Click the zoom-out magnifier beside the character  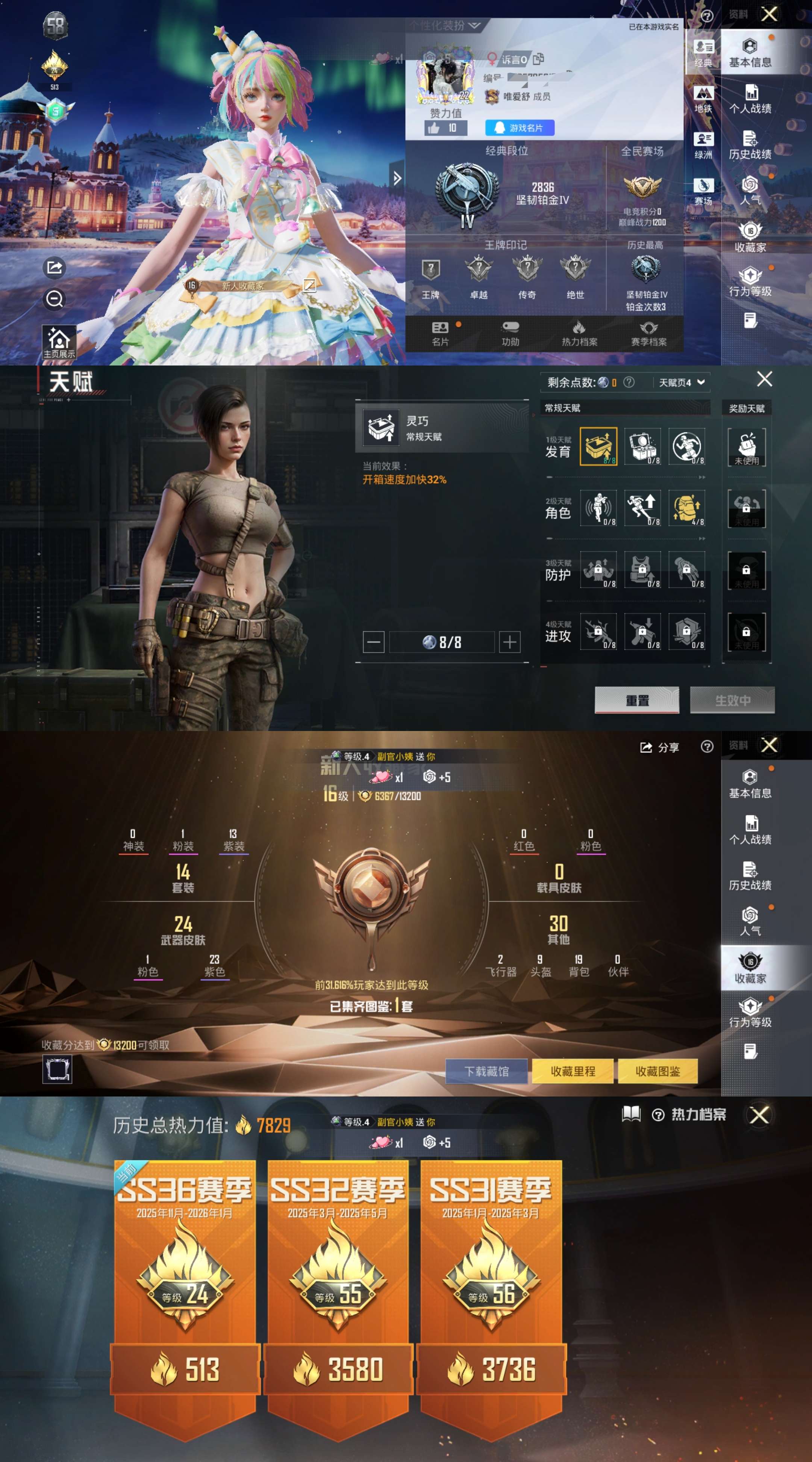coord(55,299)
